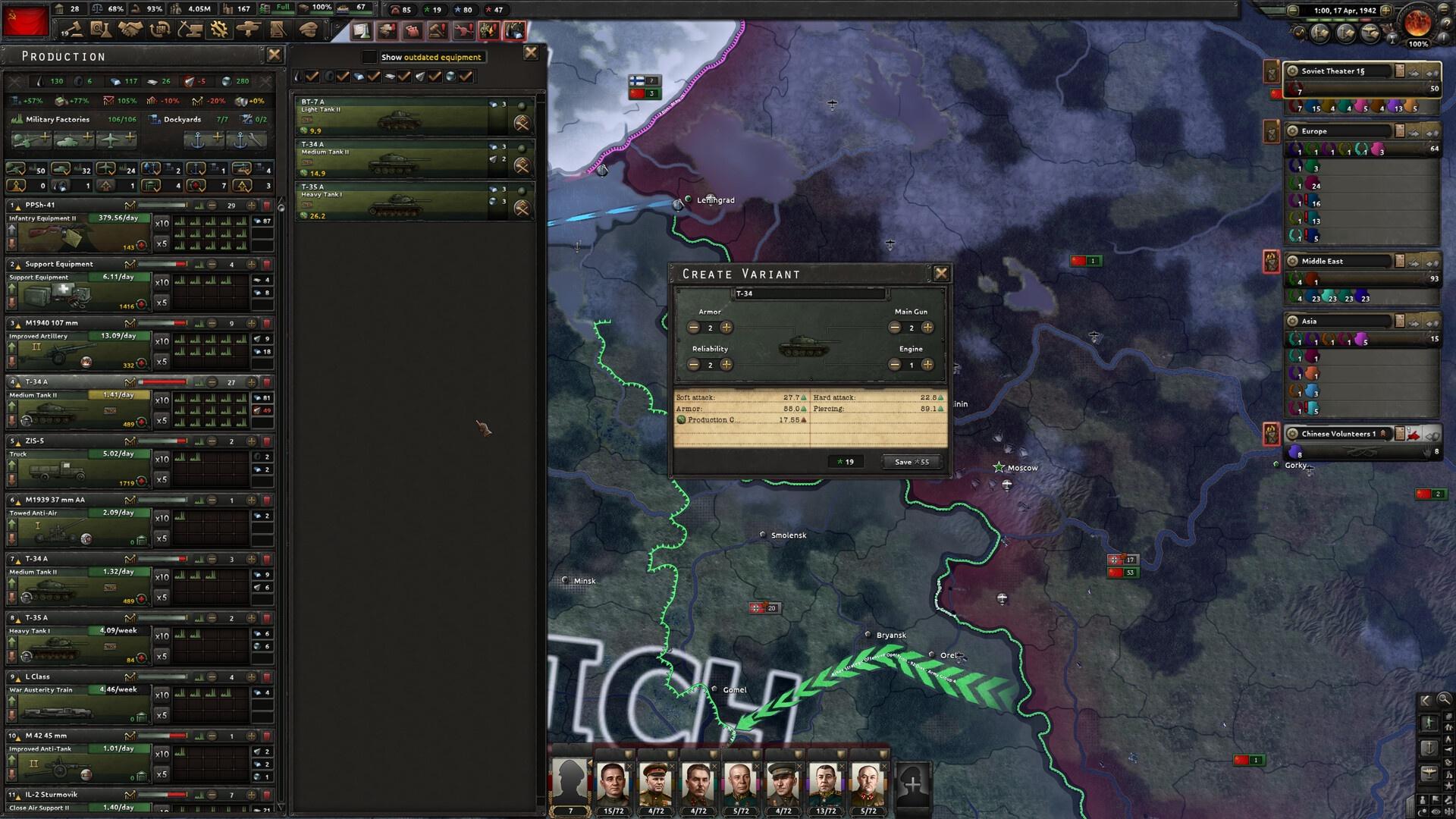This screenshot has height=819, width=1456.
Task: Toggle Show outdated equipment checkbox
Action: (369, 57)
